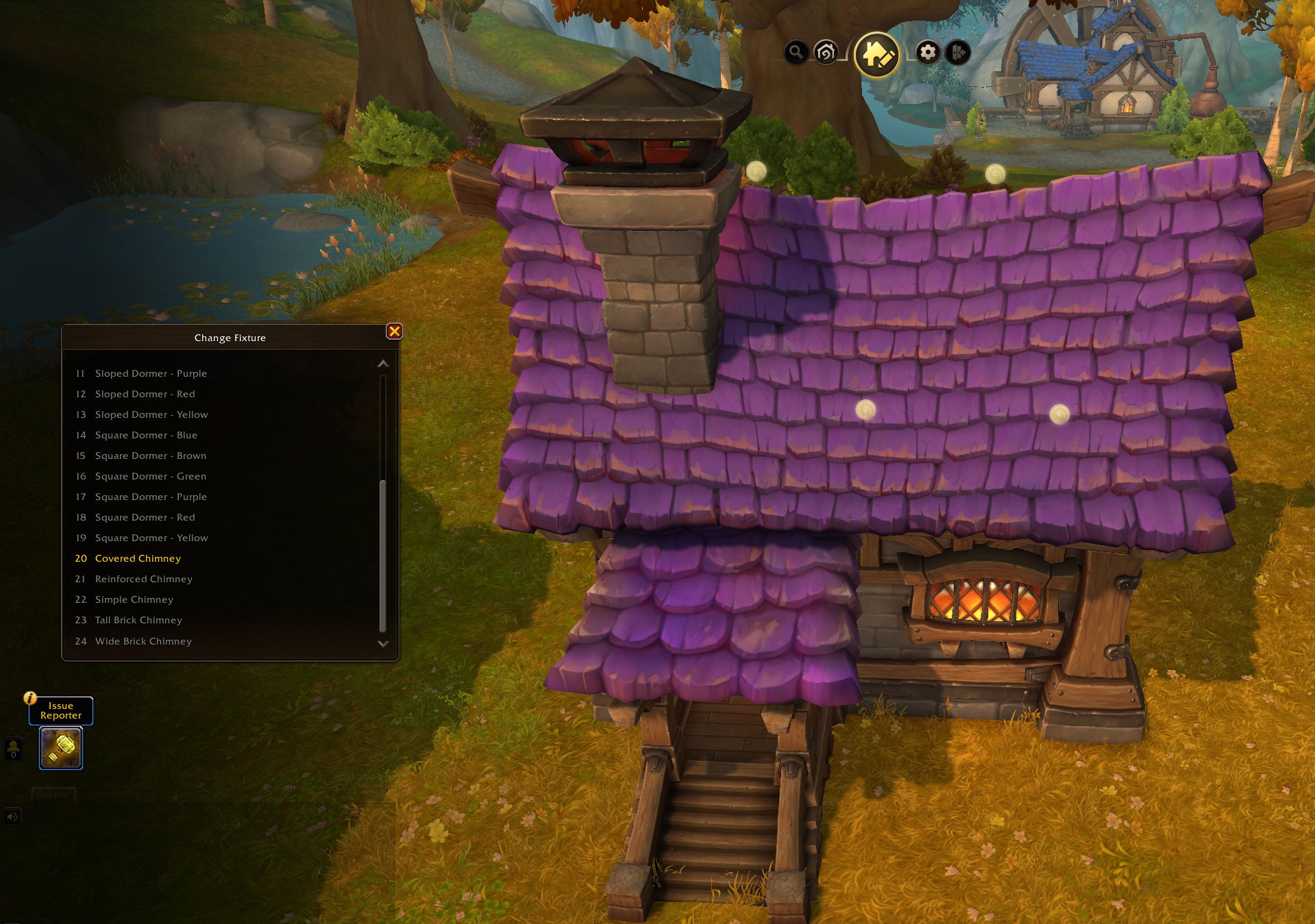Pick the Sloped Dormer - Purple option
Image resolution: width=1315 pixels, height=924 pixels.
click(151, 373)
